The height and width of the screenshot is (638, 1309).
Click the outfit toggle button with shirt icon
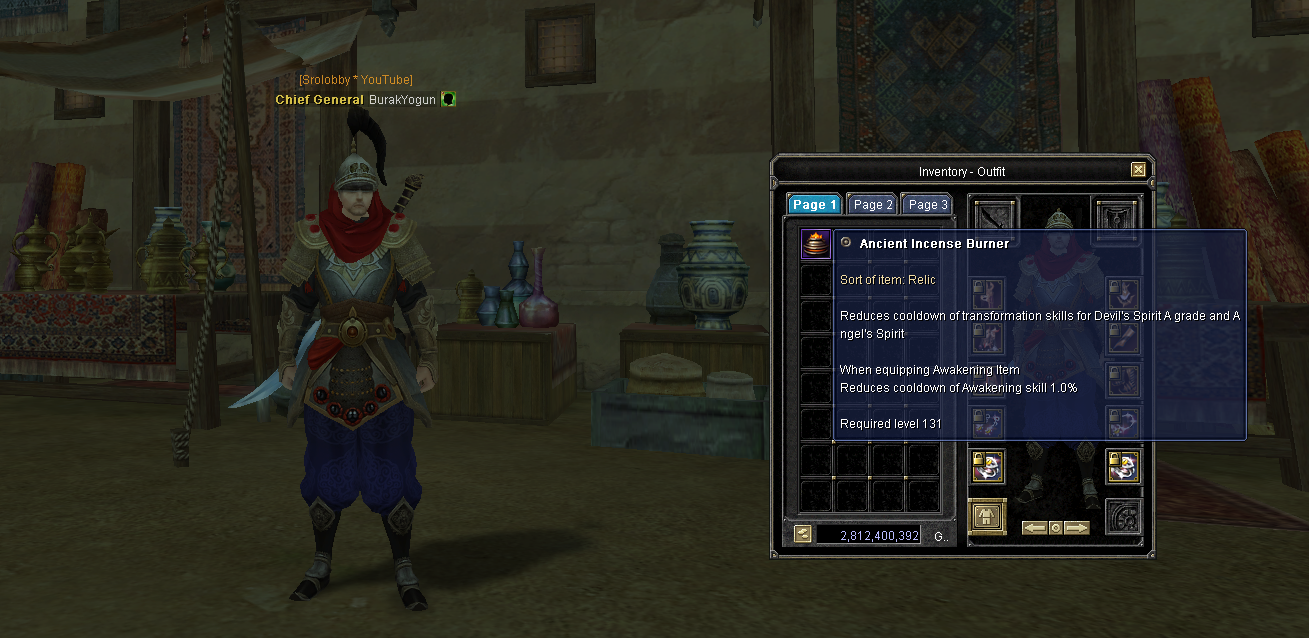pos(987,516)
